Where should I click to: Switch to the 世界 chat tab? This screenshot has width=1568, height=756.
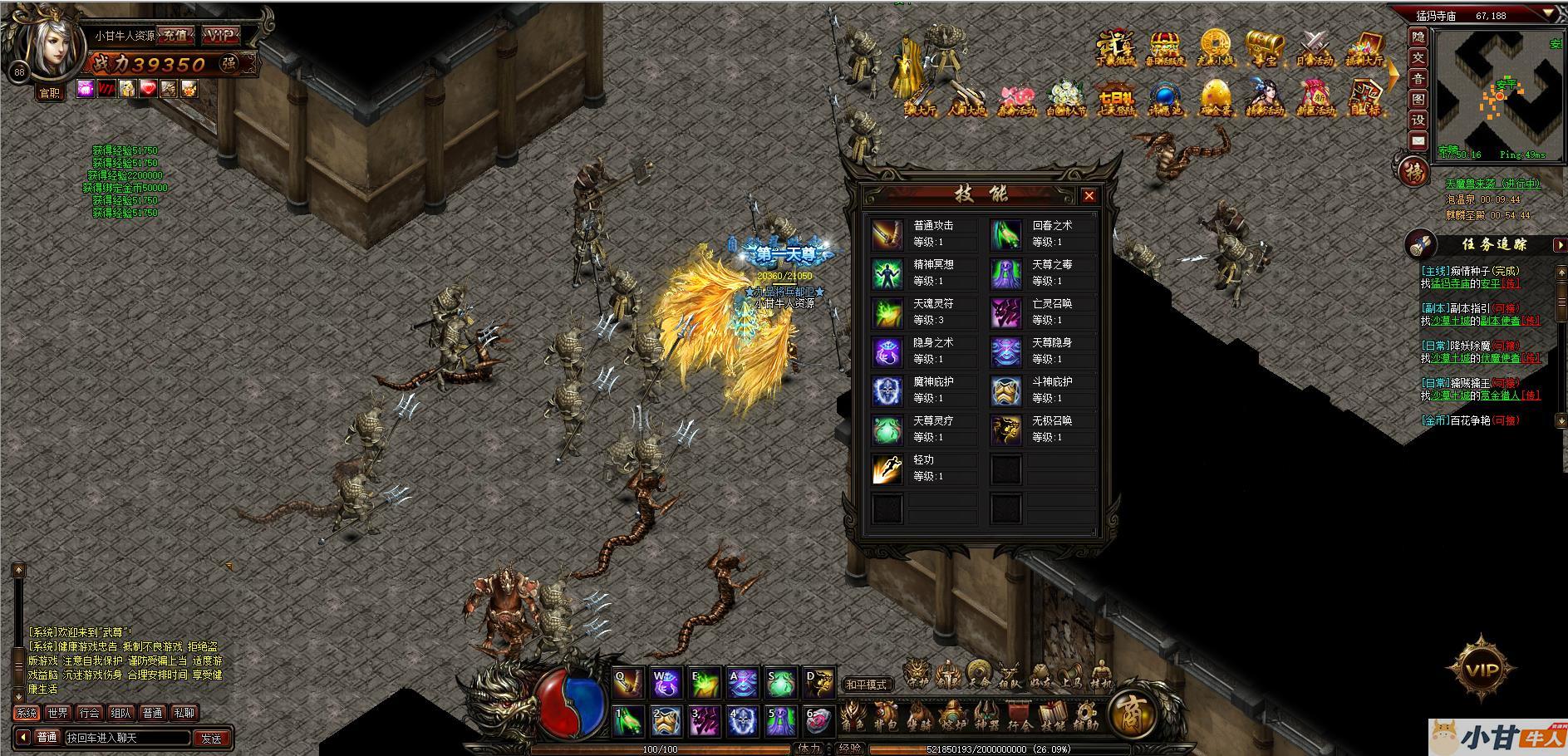(x=57, y=713)
